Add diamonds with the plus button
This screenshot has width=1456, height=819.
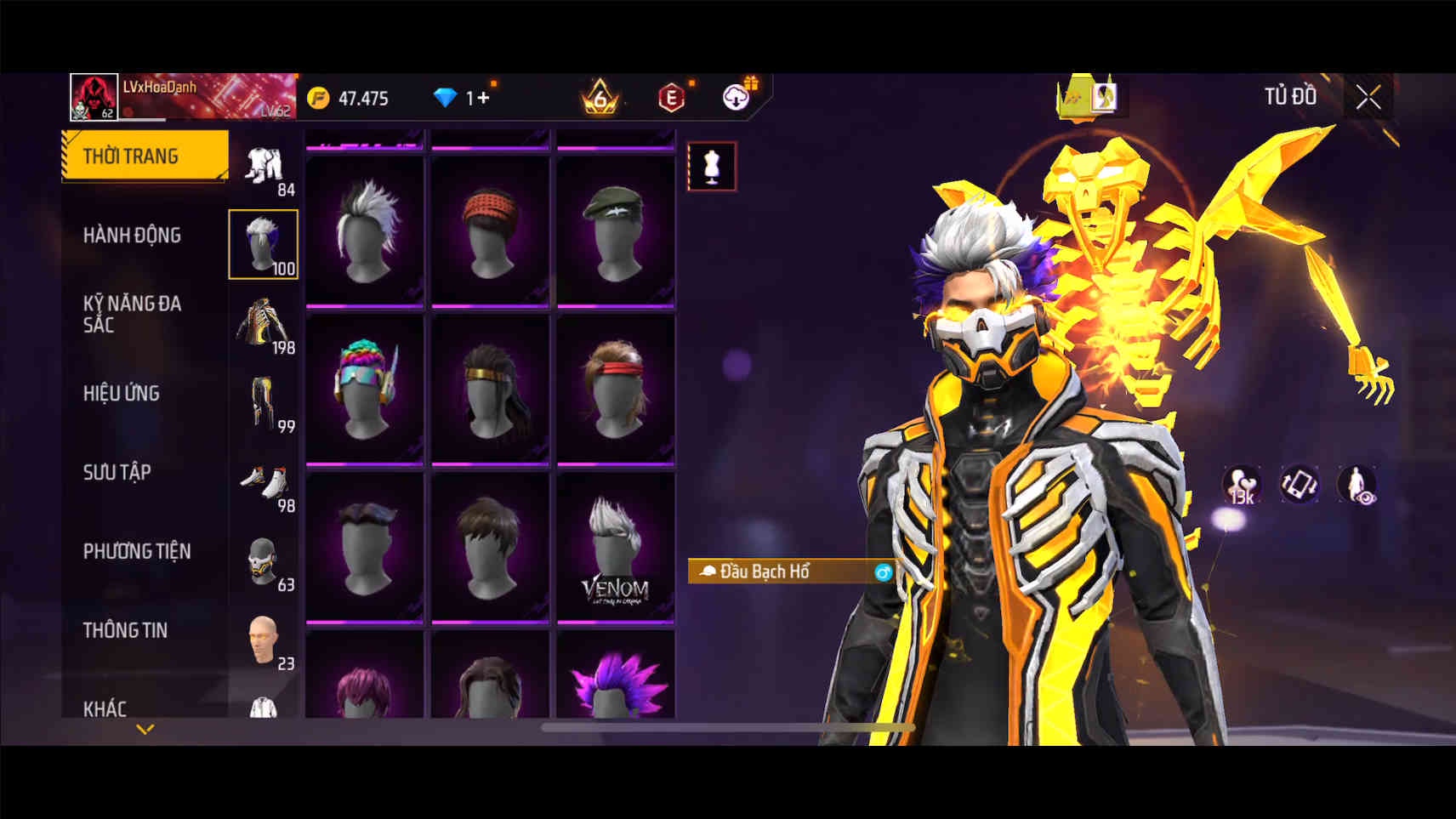pos(483,98)
